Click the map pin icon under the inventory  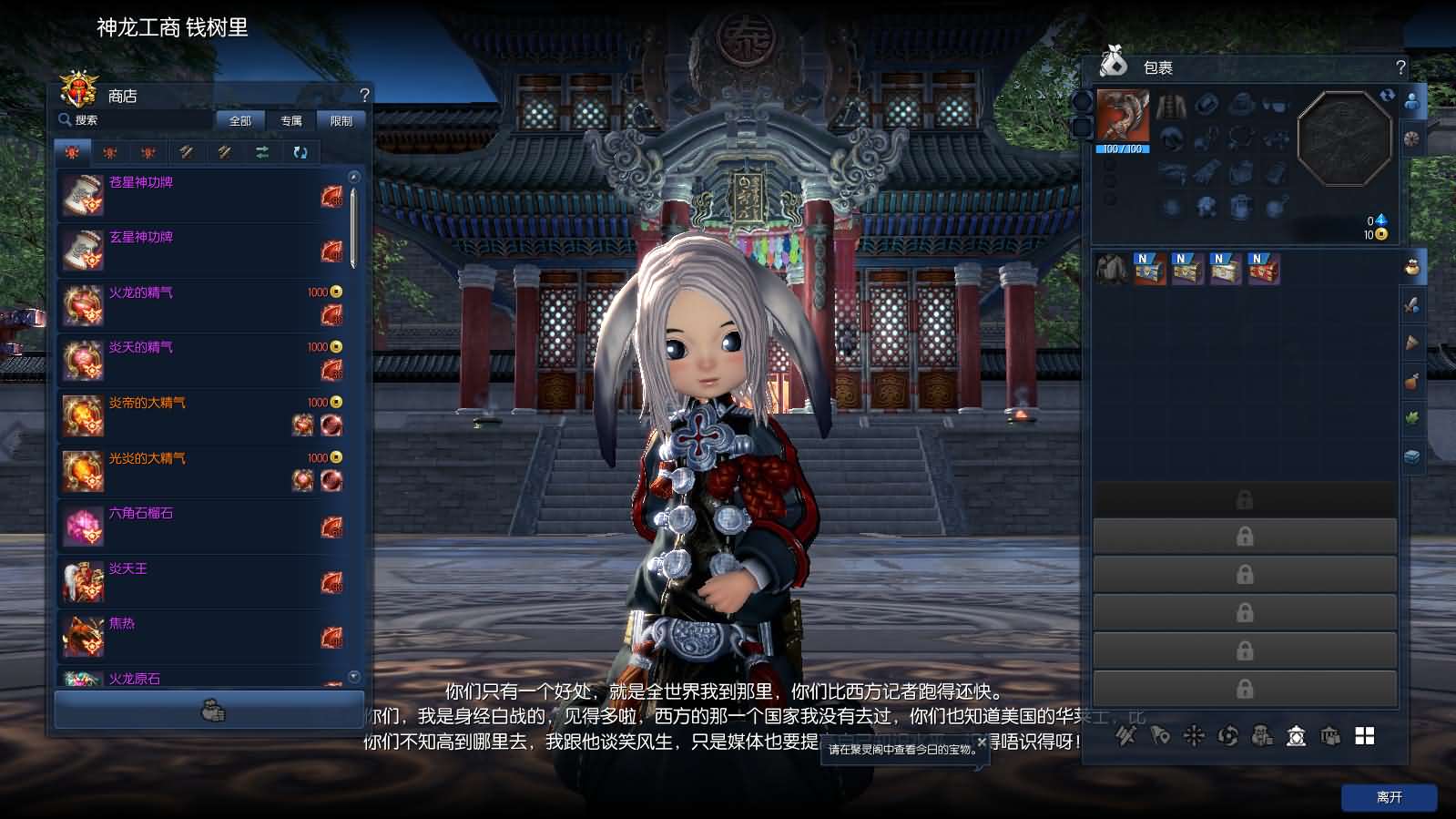coord(1159,735)
